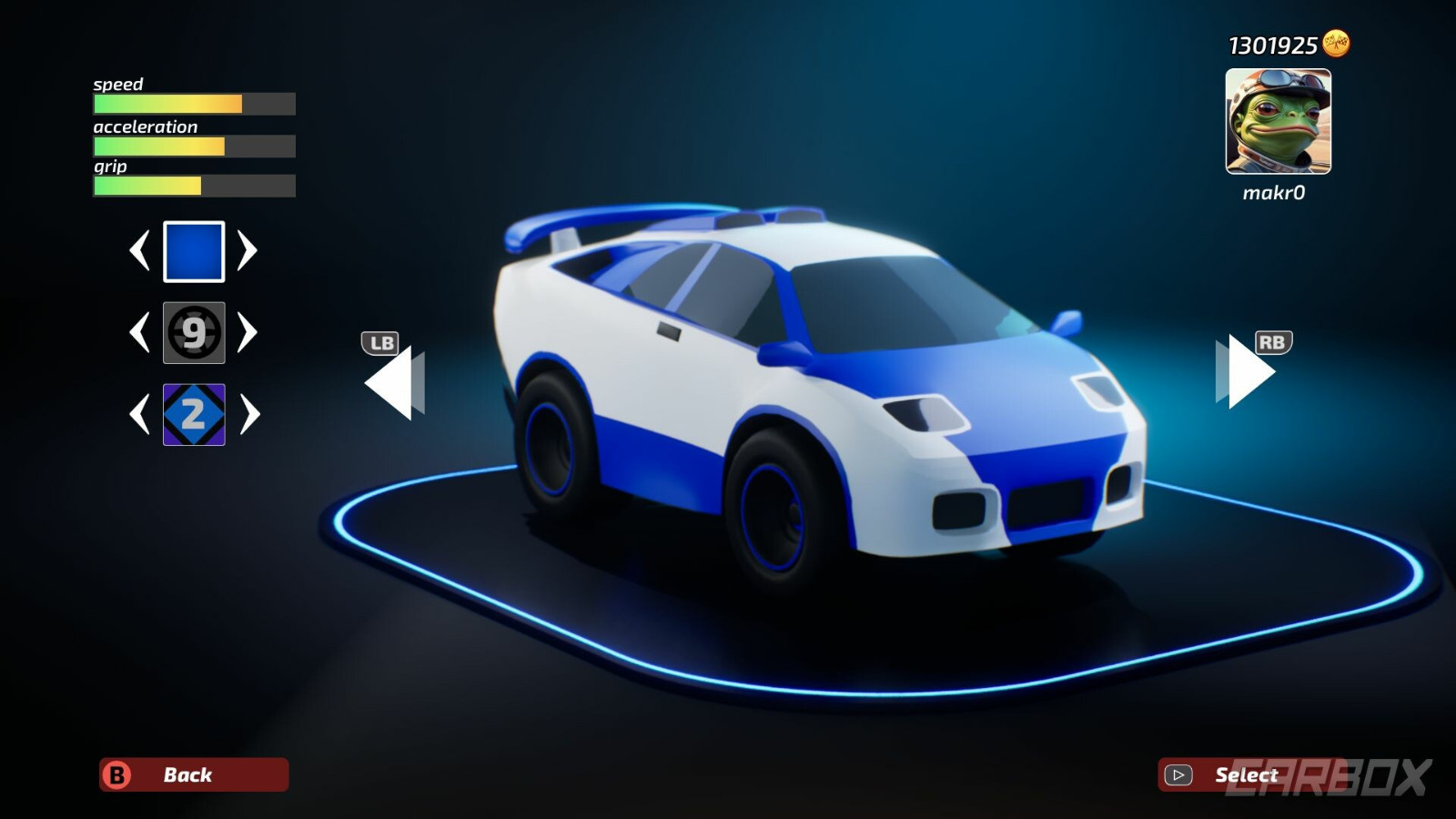Select the blue color swatch
1456x819 pixels.
coord(194,250)
